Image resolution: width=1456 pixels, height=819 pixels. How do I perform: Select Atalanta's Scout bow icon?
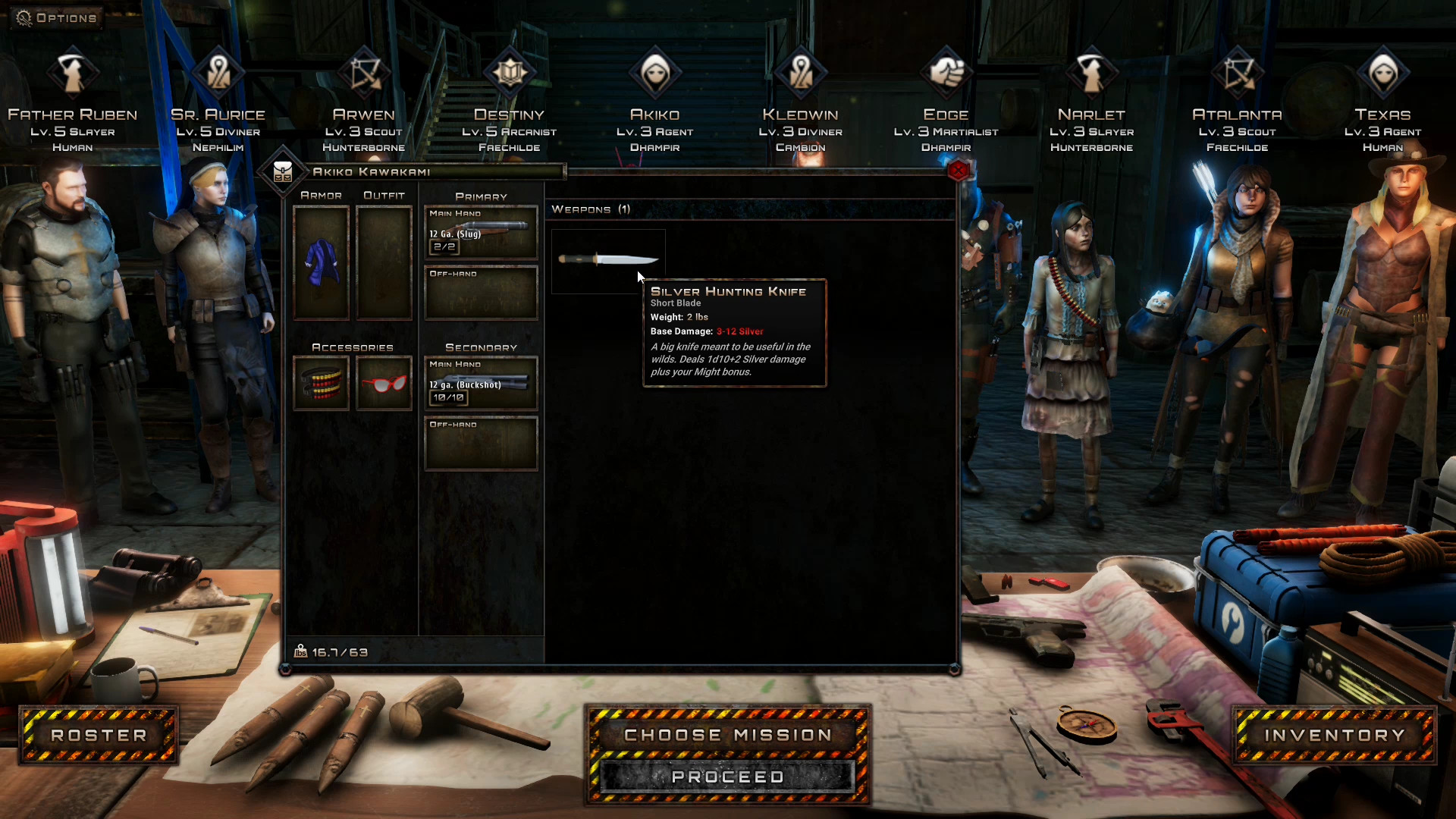[1237, 74]
